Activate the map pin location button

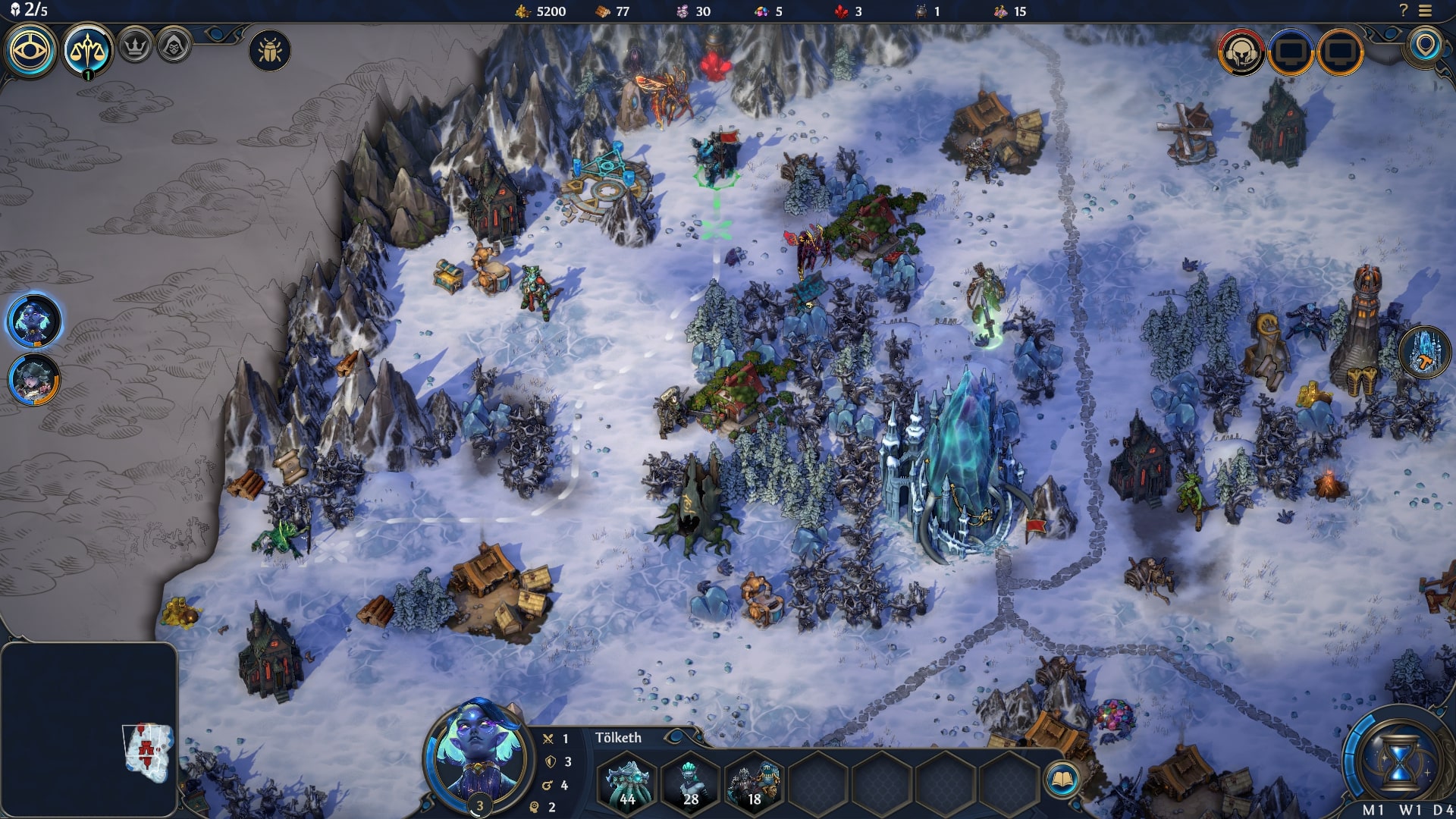point(1426,45)
